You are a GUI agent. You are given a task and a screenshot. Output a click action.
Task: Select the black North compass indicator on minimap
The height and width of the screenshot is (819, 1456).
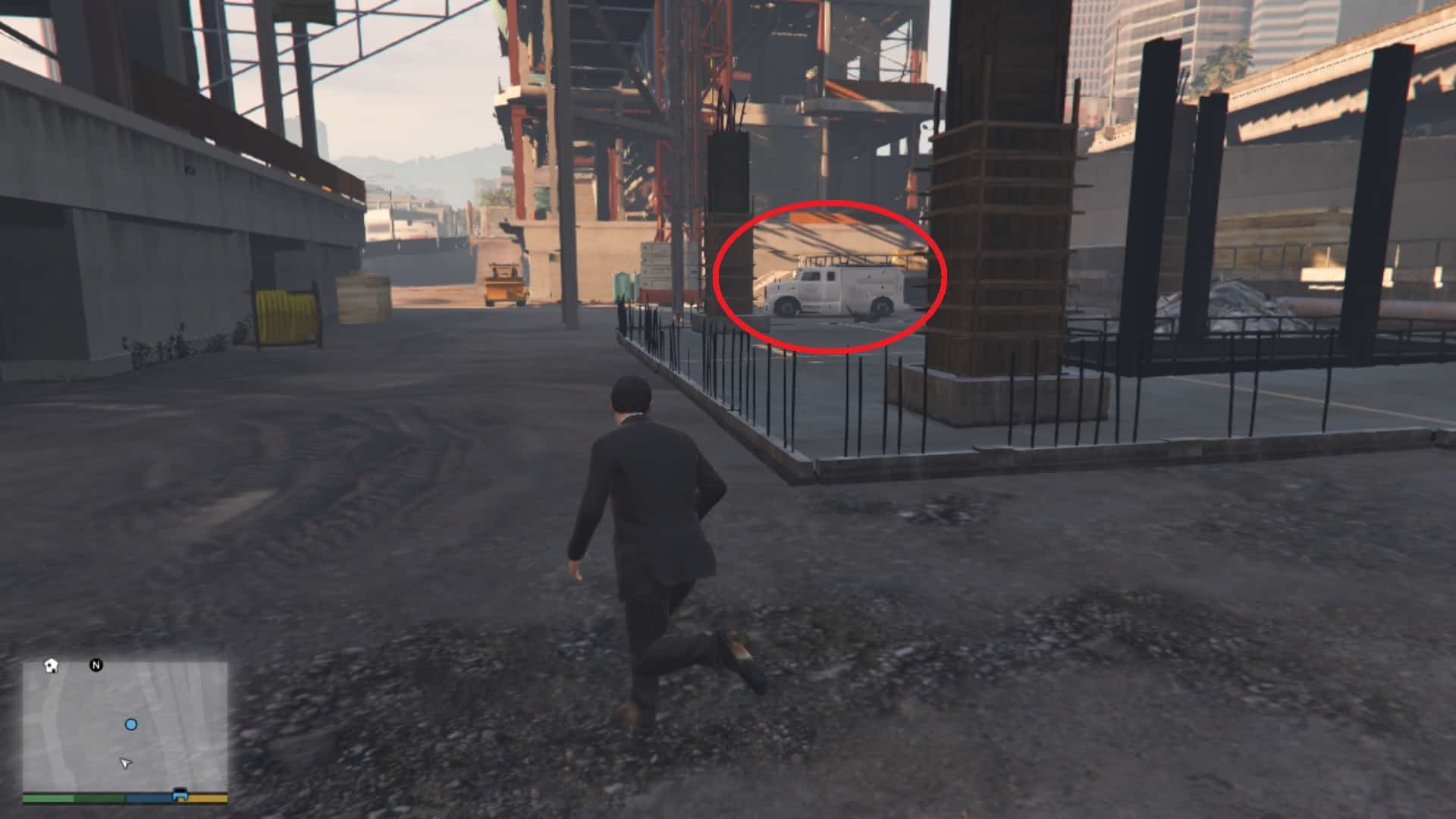[x=96, y=664]
